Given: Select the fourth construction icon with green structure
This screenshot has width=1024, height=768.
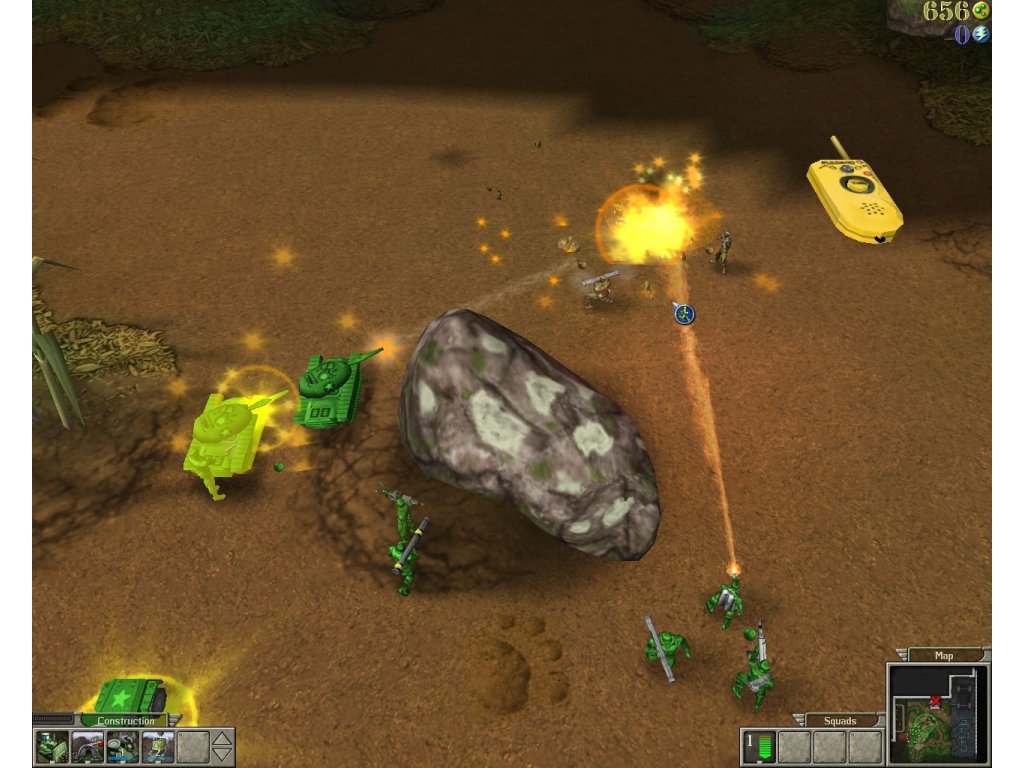Looking at the screenshot, I should click(x=158, y=747).
